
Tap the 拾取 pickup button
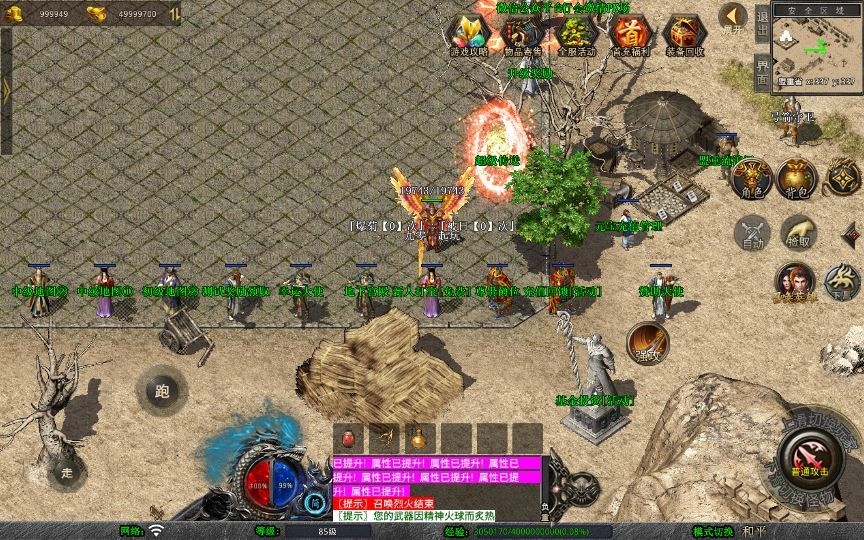(x=797, y=231)
